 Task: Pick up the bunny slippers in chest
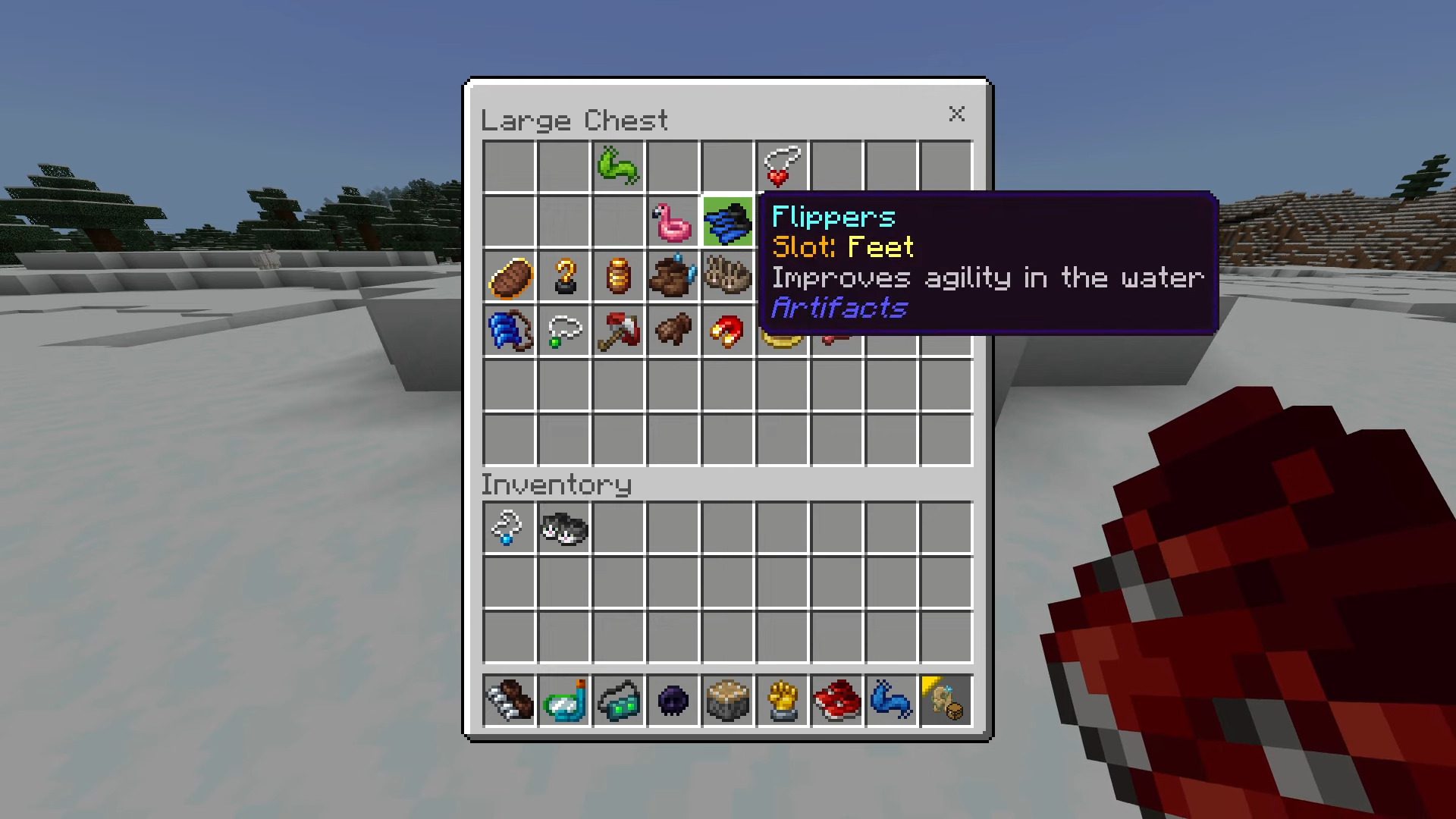tap(727, 275)
